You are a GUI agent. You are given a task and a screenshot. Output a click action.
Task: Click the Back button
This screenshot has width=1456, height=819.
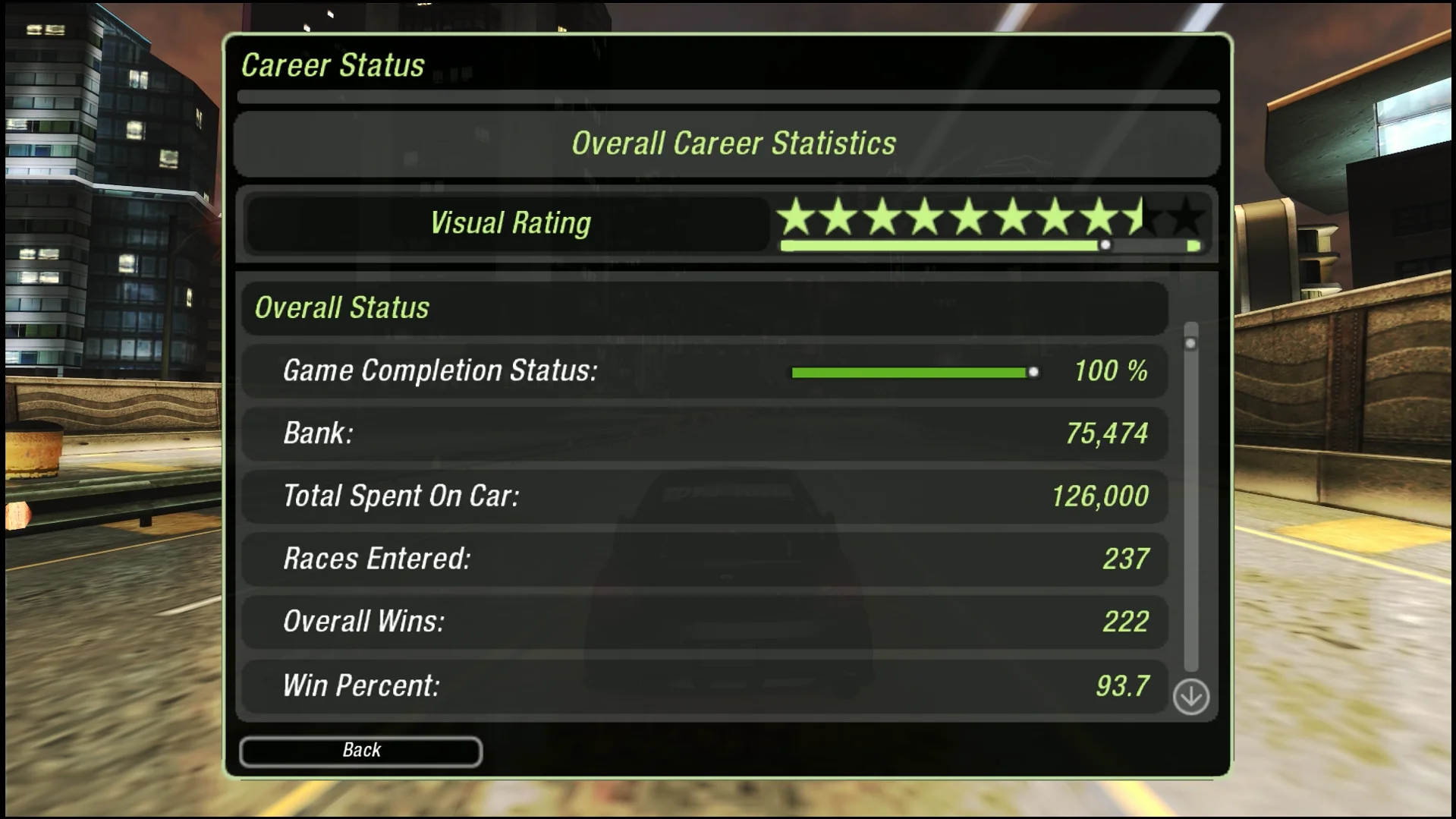(360, 751)
